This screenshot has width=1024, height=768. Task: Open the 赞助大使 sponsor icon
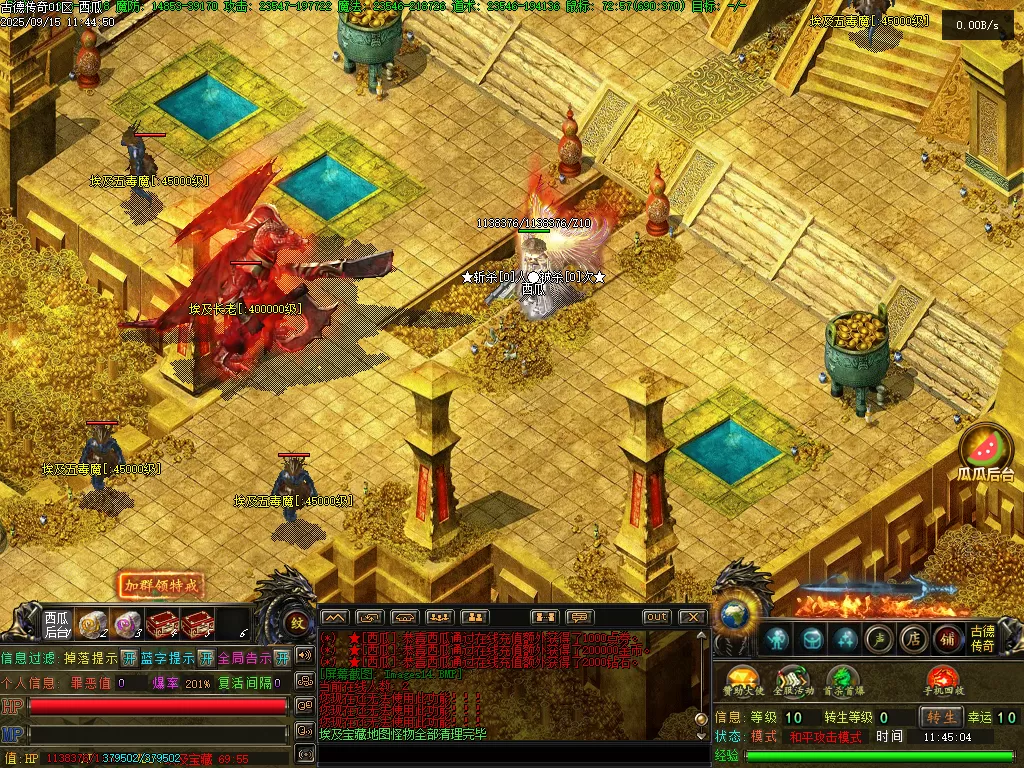click(742, 680)
